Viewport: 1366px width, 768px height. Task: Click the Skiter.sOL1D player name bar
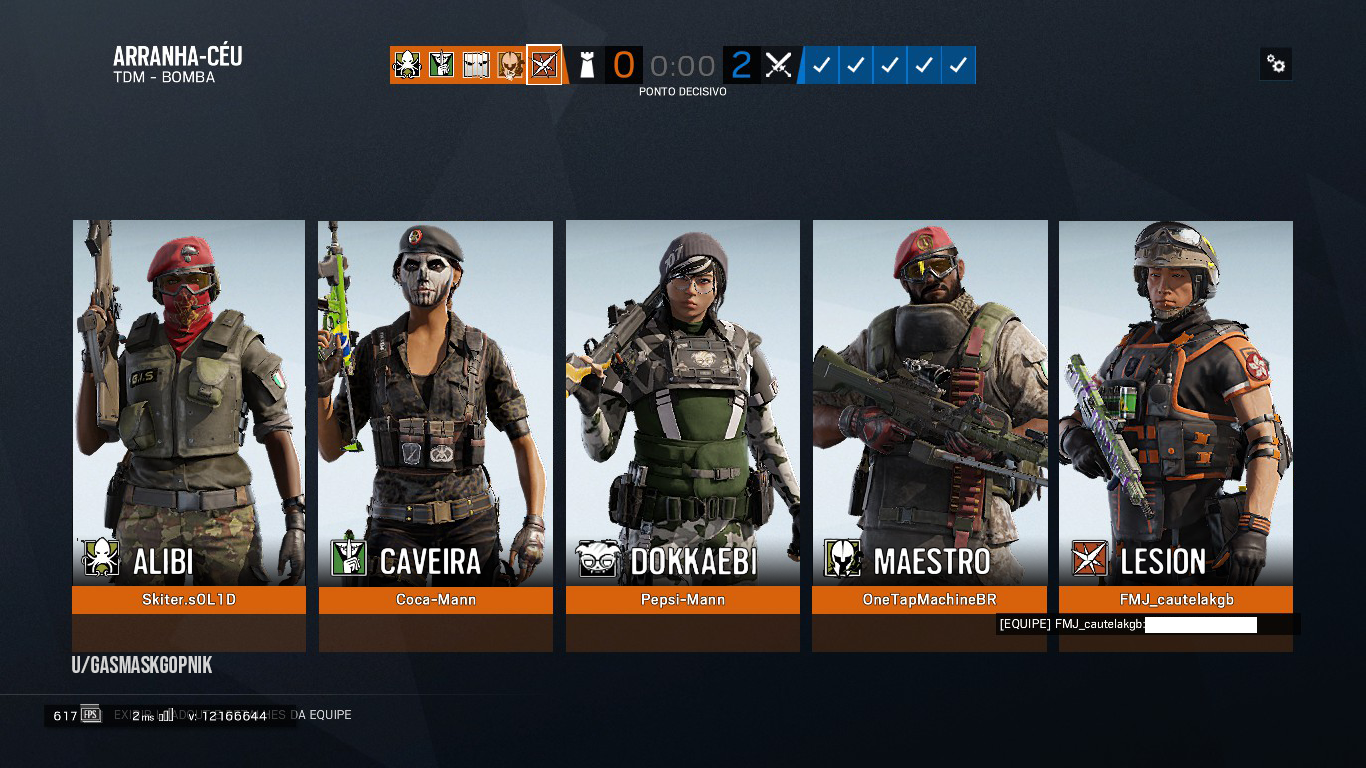(x=188, y=600)
